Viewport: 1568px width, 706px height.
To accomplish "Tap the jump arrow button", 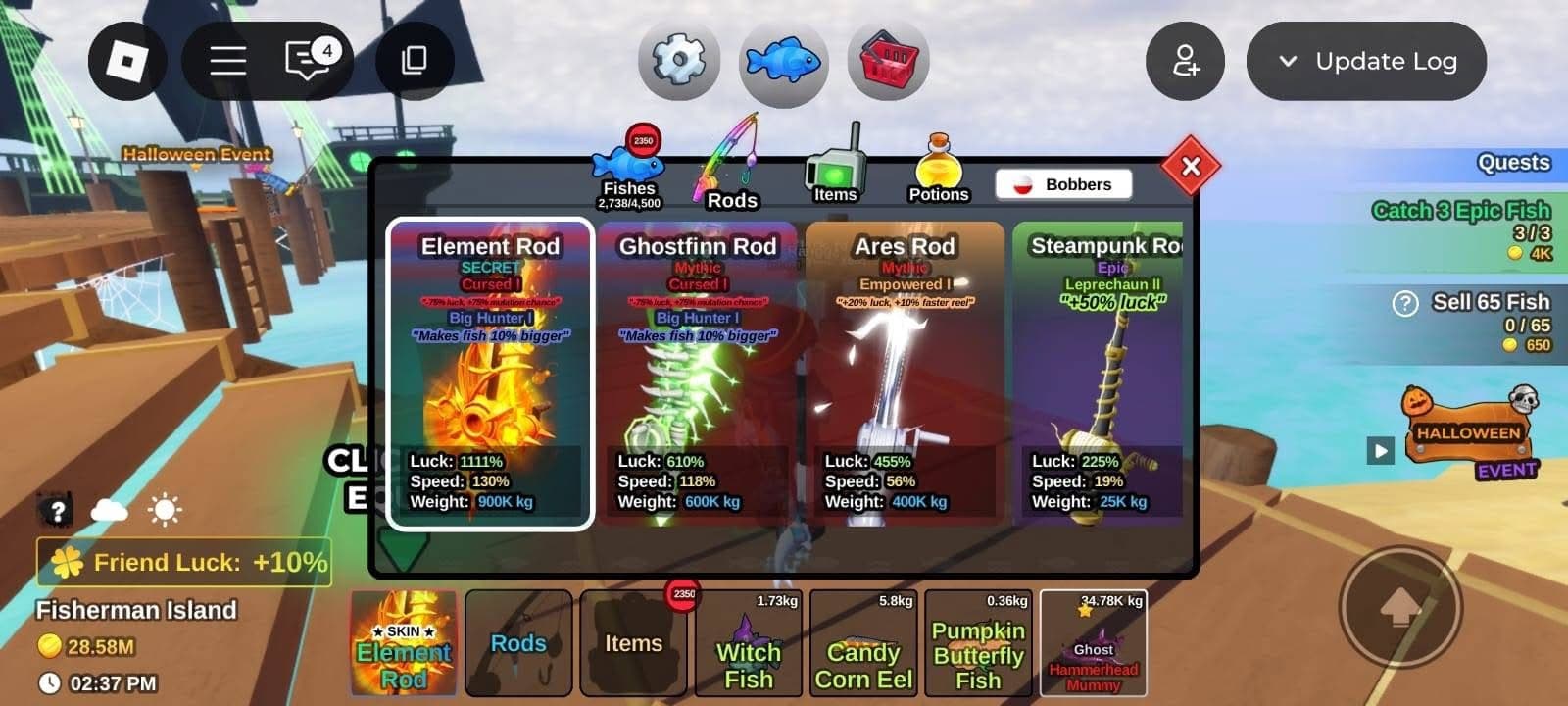I will pos(1400,608).
